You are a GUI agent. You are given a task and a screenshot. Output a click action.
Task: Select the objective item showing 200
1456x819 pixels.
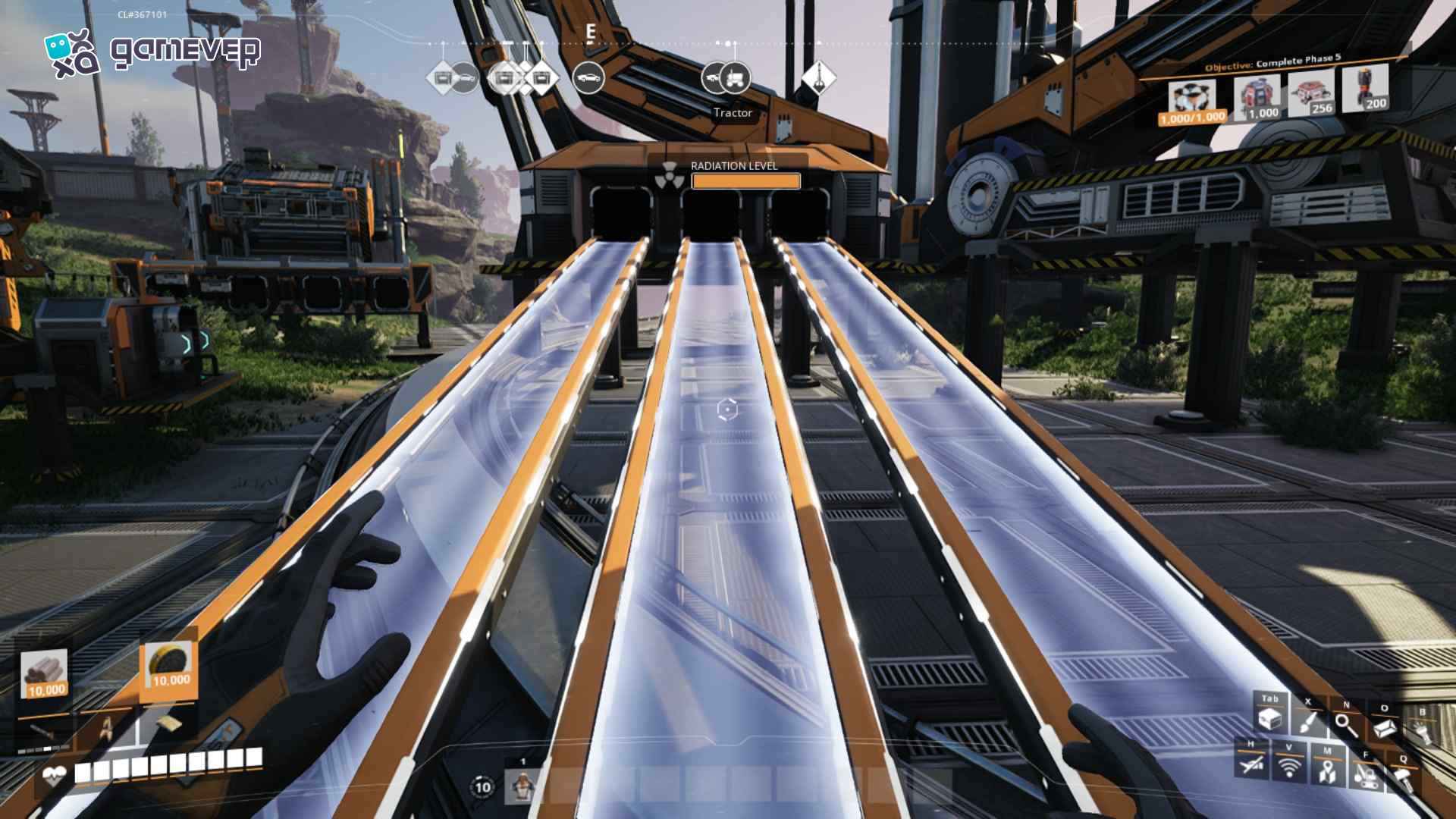click(1365, 89)
